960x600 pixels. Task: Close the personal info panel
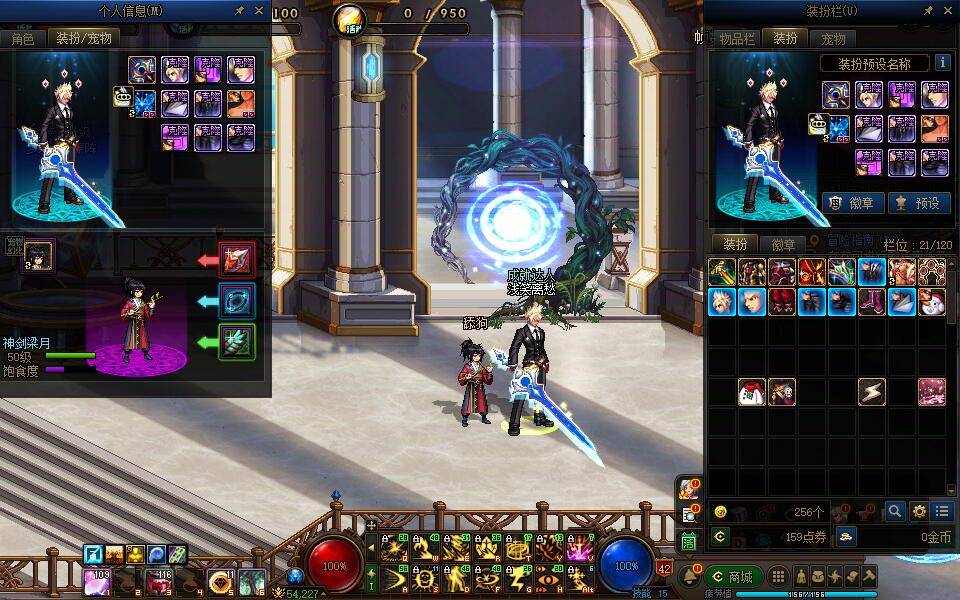(x=260, y=11)
